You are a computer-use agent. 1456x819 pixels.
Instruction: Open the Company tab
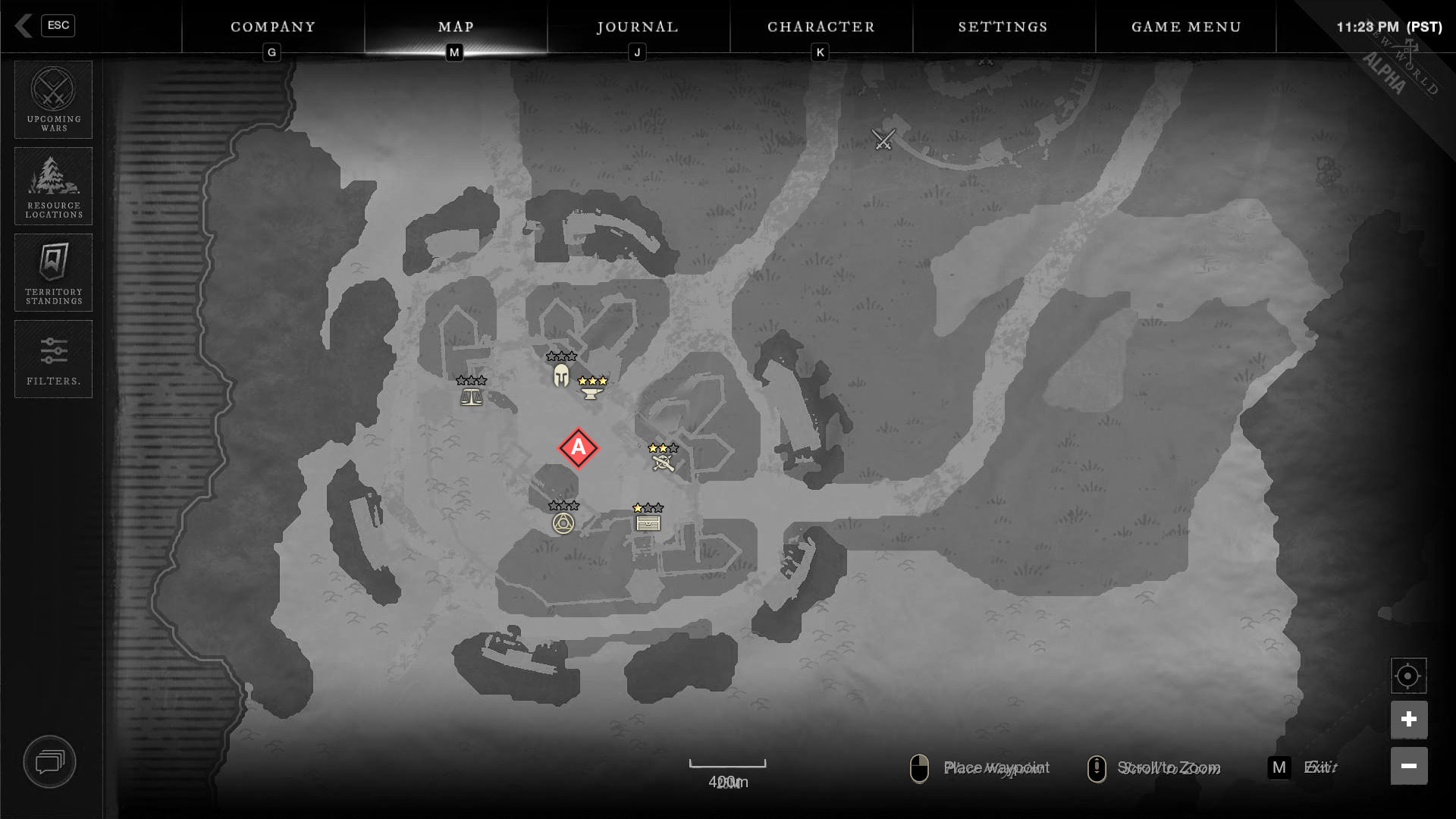click(x=273, y=27)
